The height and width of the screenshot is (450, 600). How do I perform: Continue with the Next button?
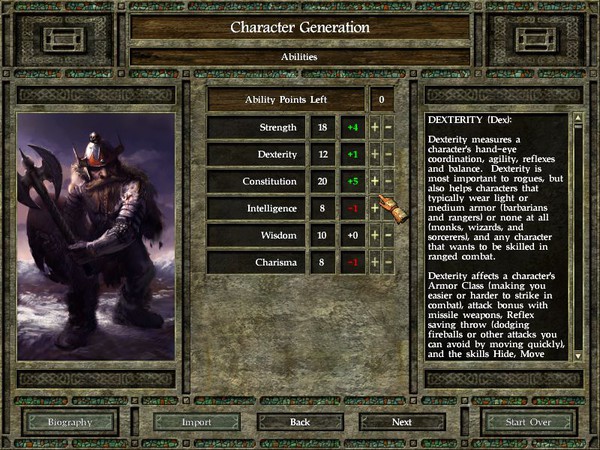click(402, 422)
